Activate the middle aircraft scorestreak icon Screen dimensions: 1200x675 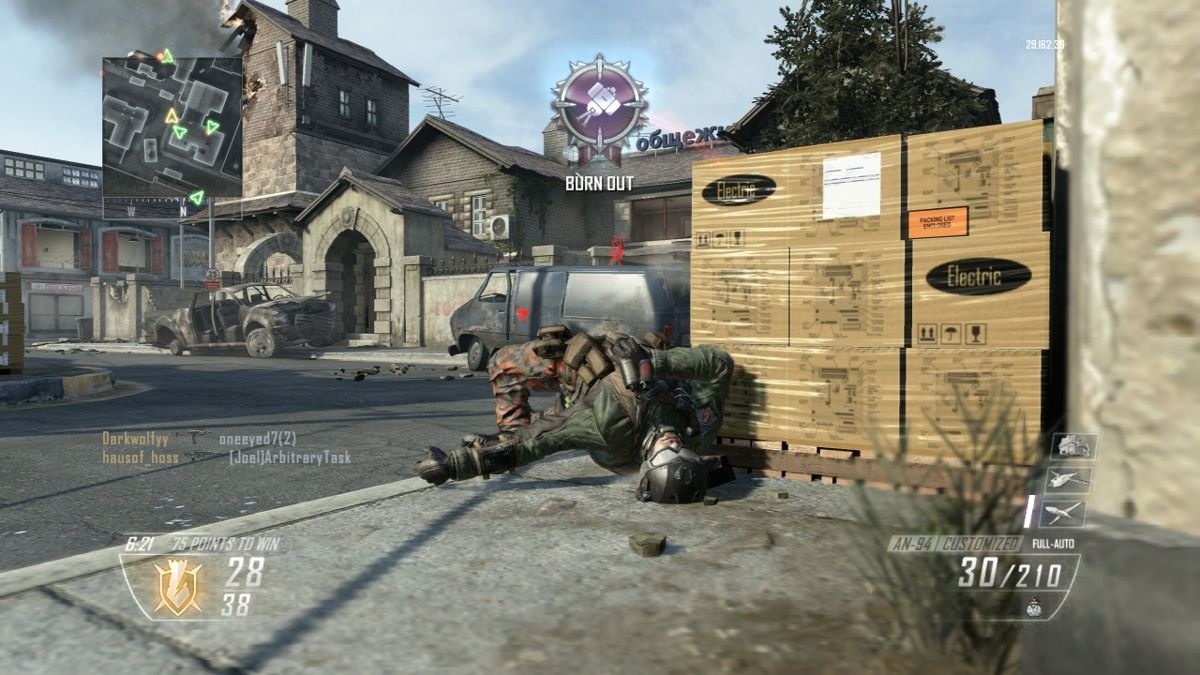1068,480
